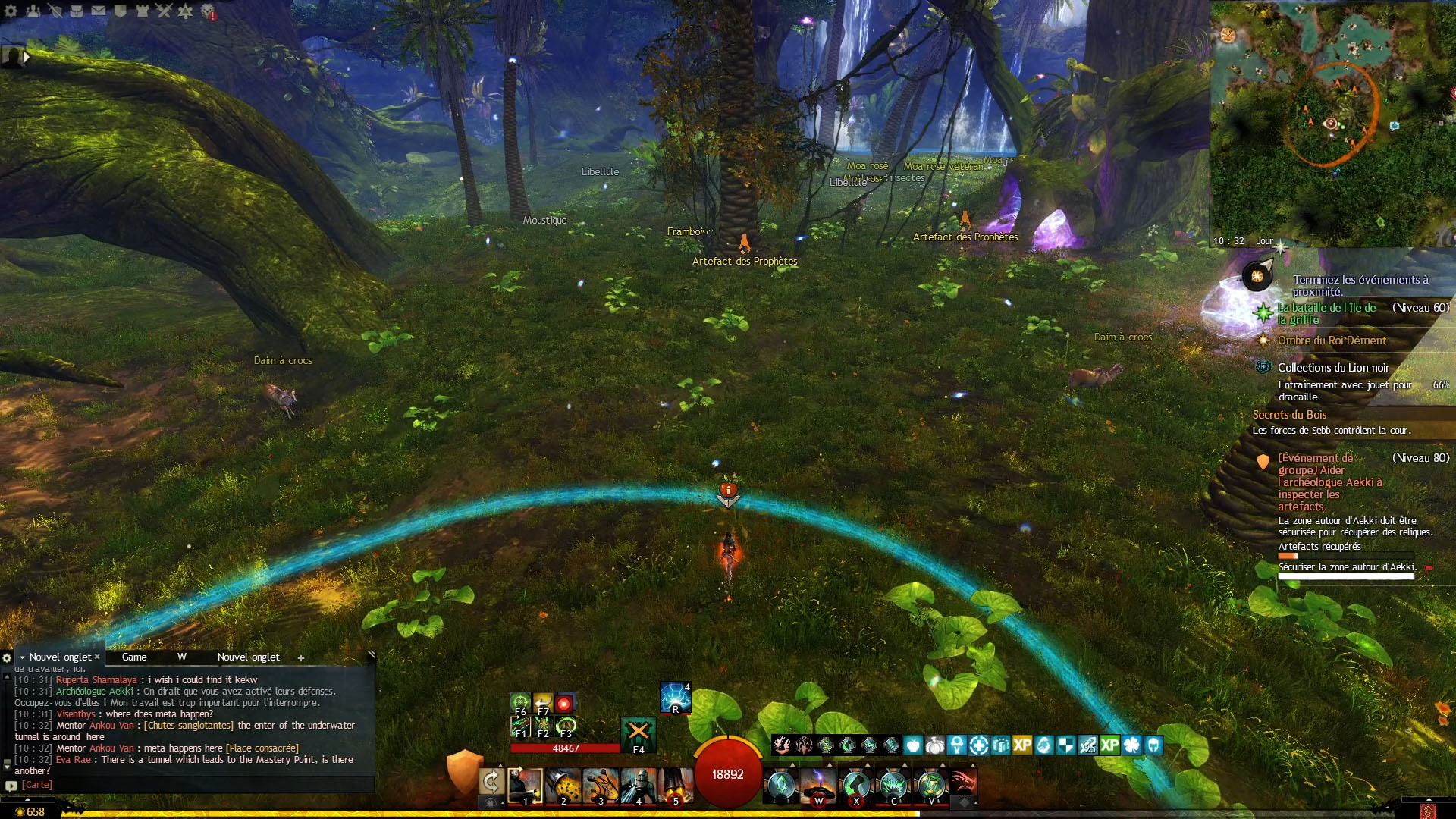Switch to the W chat tab
The height and width of the screenshot is (819, 1456).
(182, 657)
